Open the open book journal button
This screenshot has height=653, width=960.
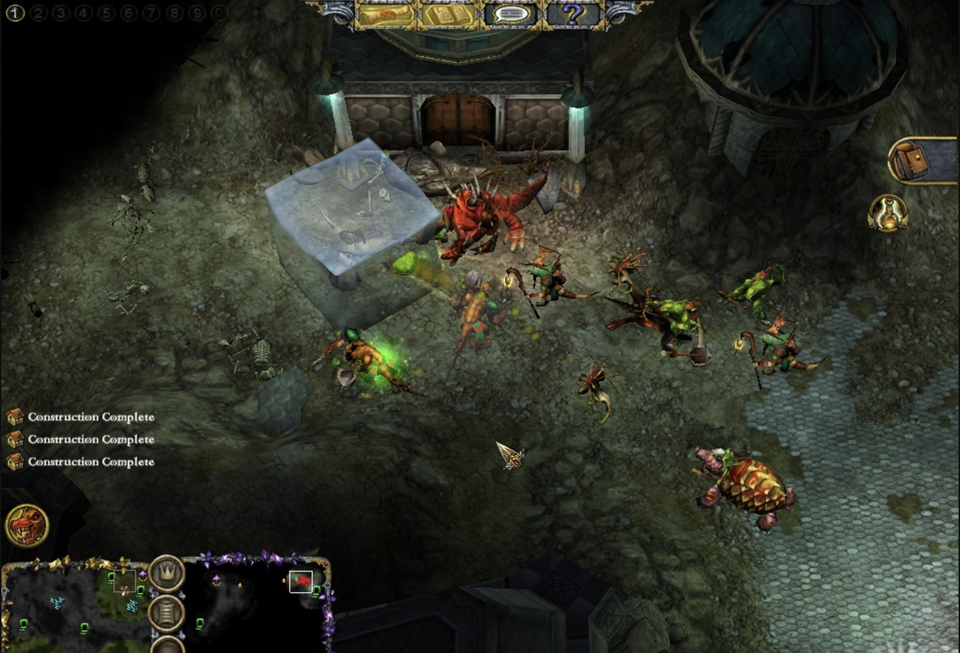tap(448, 15)
